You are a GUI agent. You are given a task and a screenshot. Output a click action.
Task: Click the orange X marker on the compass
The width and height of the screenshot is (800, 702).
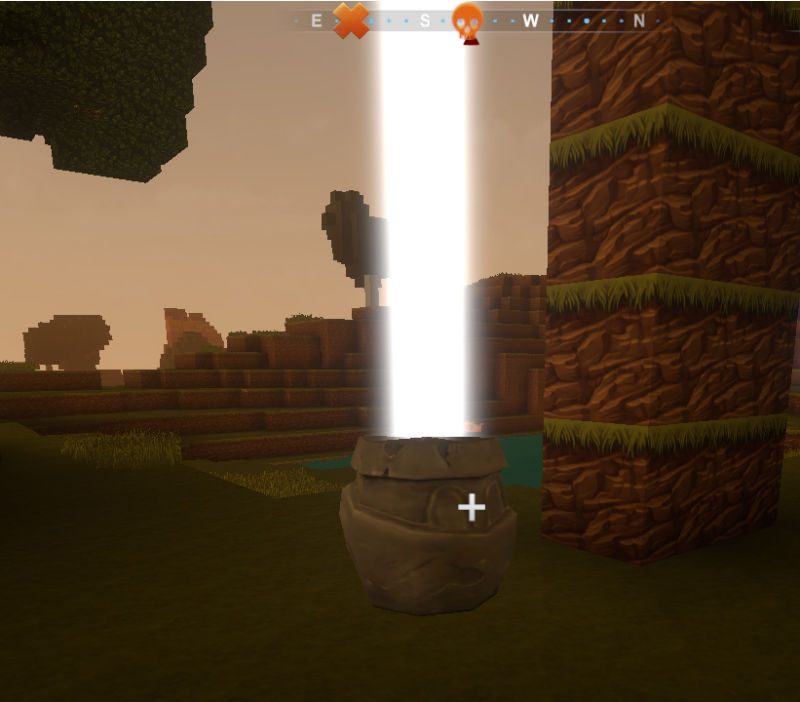[351, 20]
